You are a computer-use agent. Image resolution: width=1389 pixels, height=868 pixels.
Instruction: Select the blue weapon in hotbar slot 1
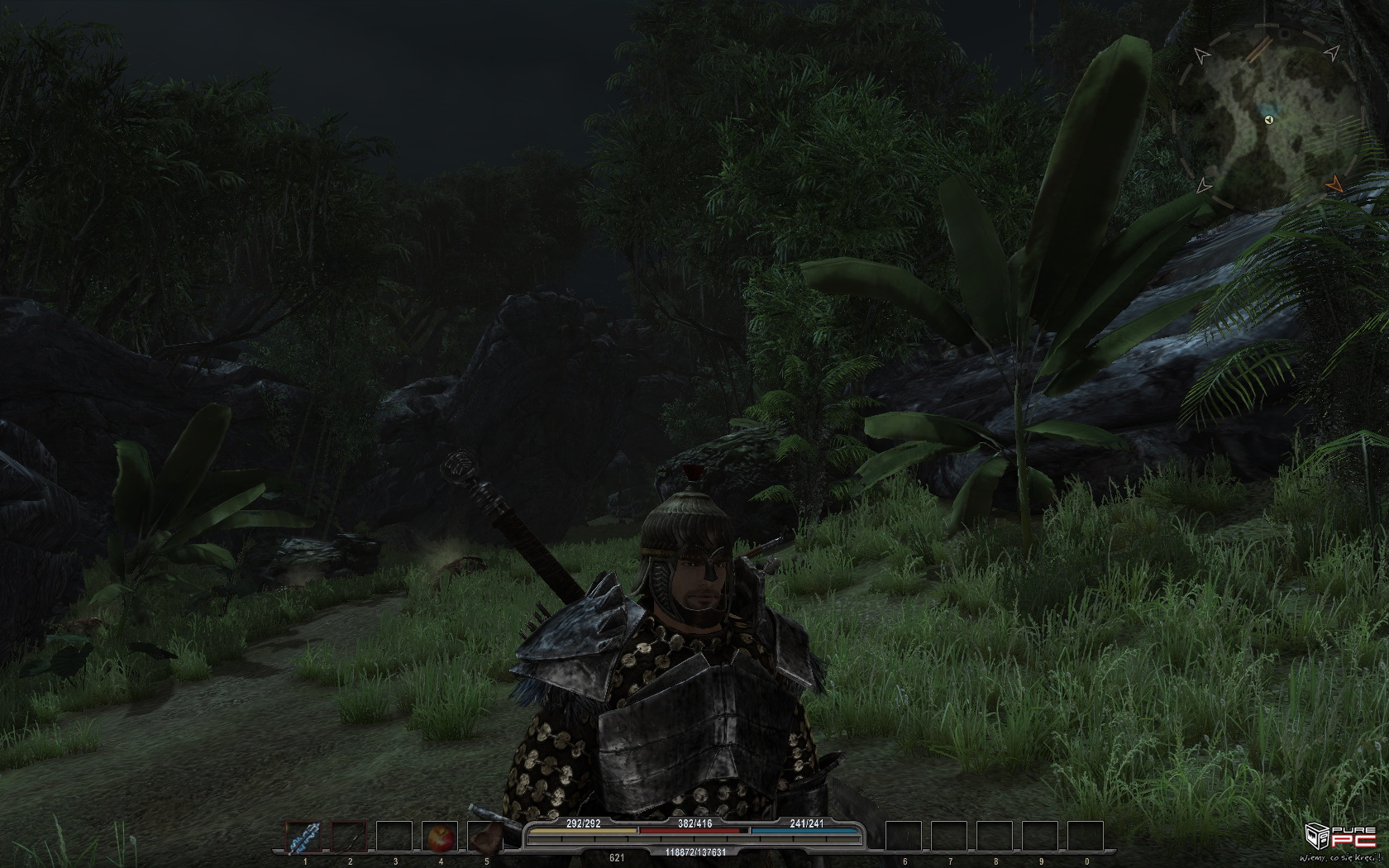(304, 837)
